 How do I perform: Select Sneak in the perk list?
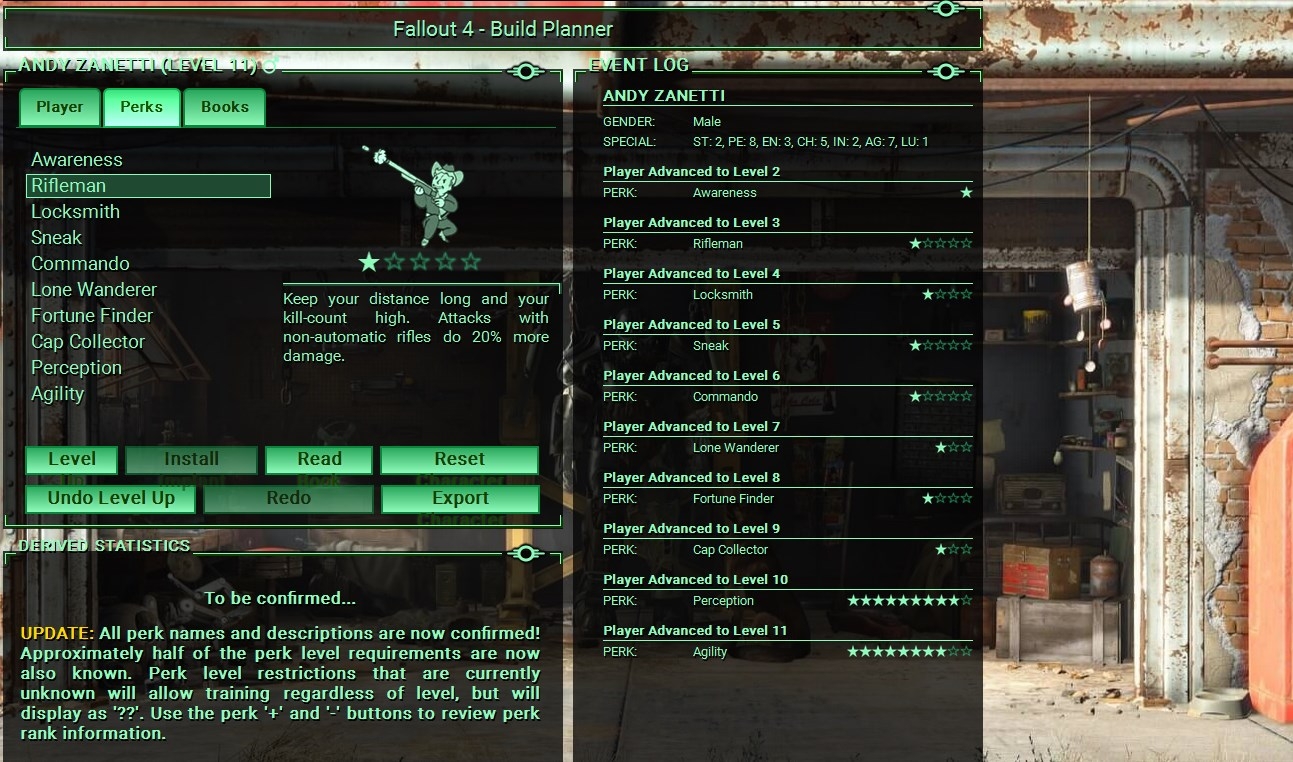(x=56, y=237)
